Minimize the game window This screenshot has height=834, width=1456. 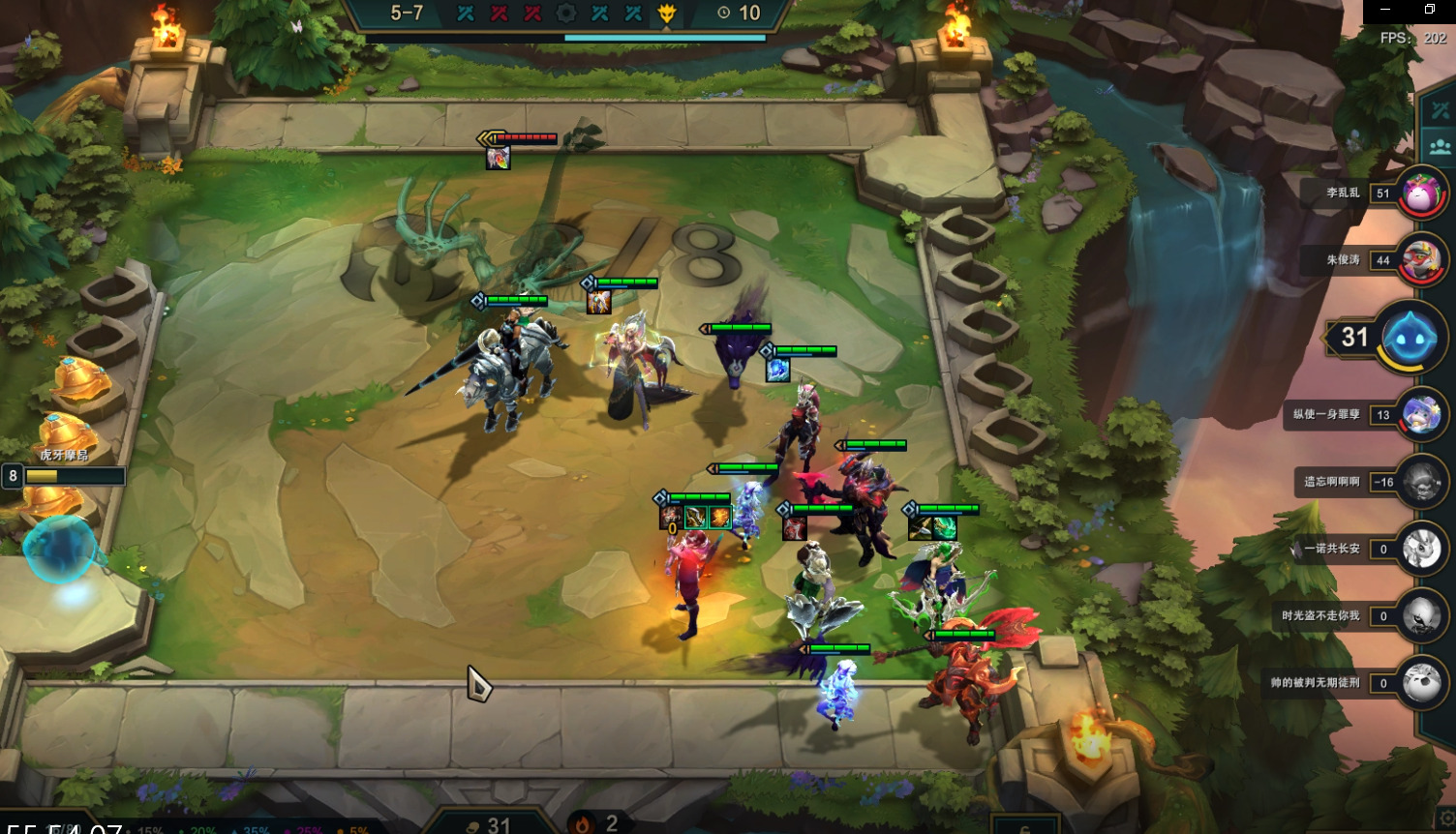(x=1385, y=10)
